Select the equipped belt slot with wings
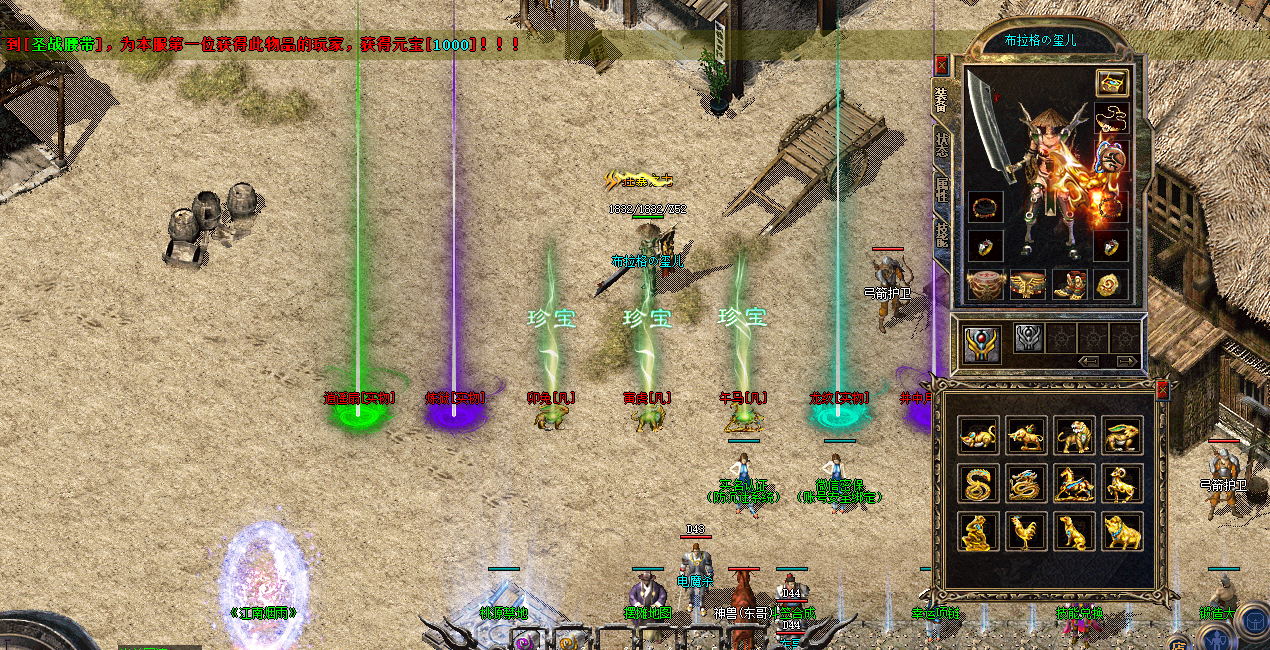Image resolution: width=1270 pixels, height=650 pixels. point(1027,285)
